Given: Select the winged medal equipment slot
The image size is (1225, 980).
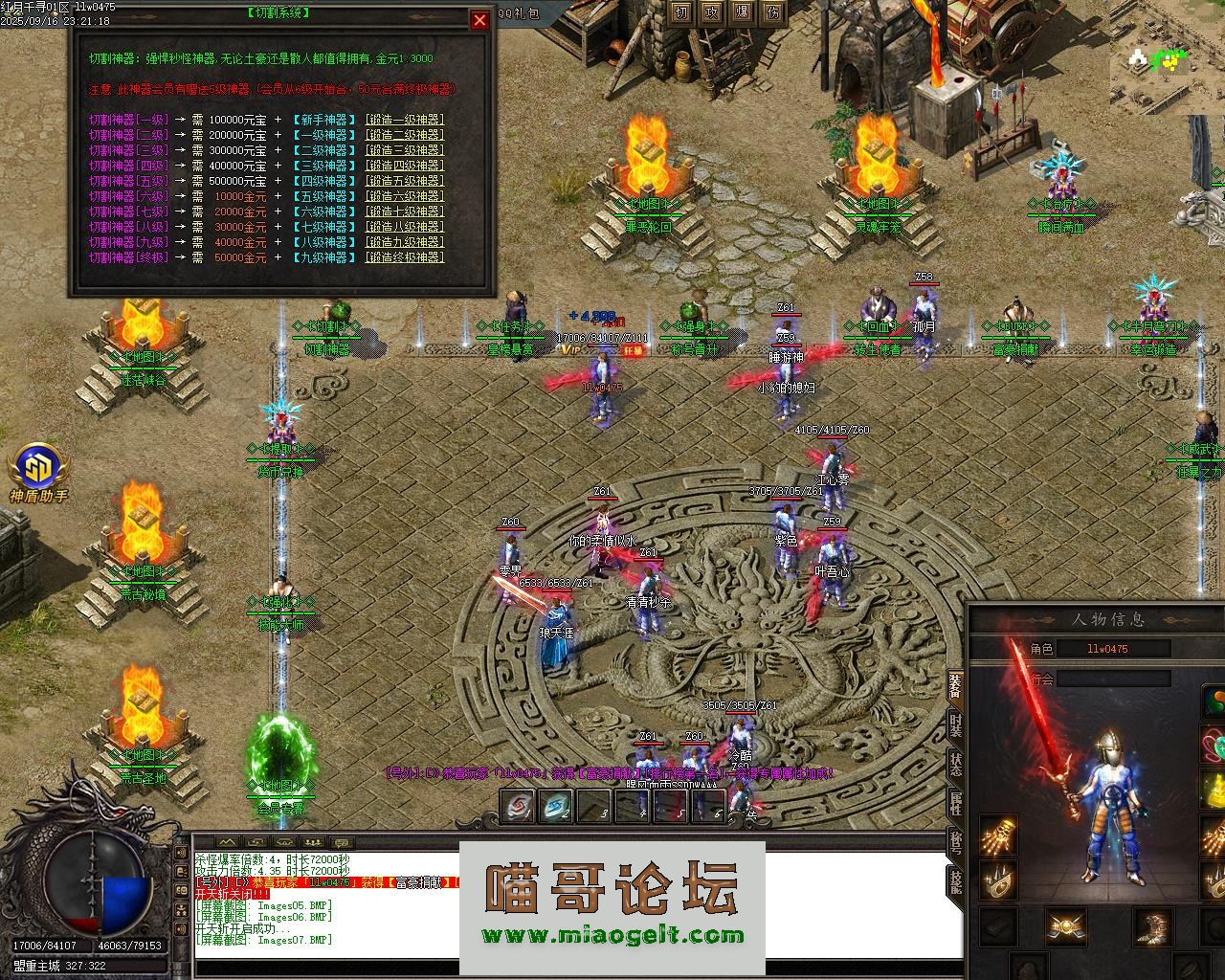Looking at the screenshot, I should [1065, 925].
